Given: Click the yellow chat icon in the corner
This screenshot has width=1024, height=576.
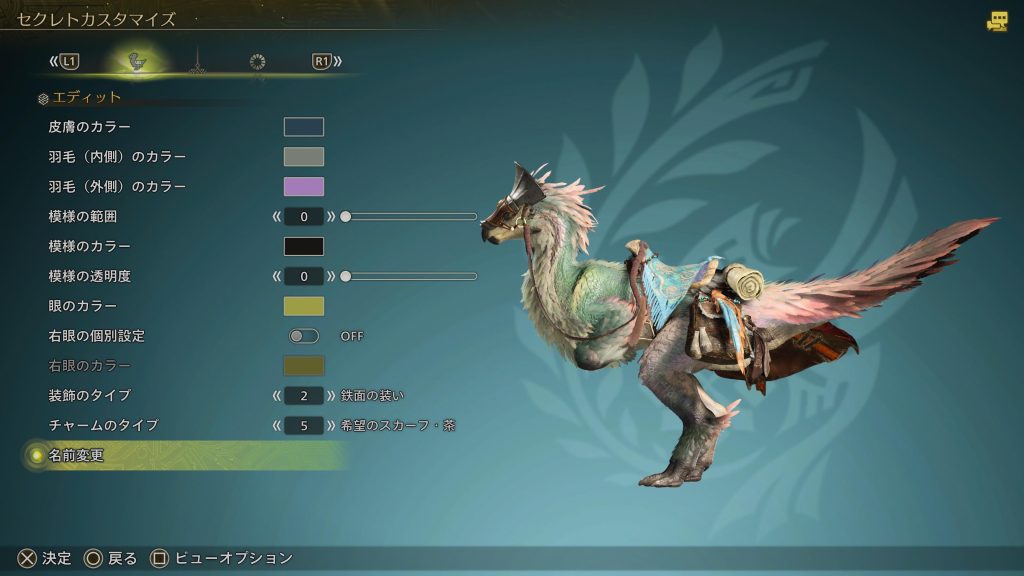Looking at the screenshot, I should [x=997, y=21].
